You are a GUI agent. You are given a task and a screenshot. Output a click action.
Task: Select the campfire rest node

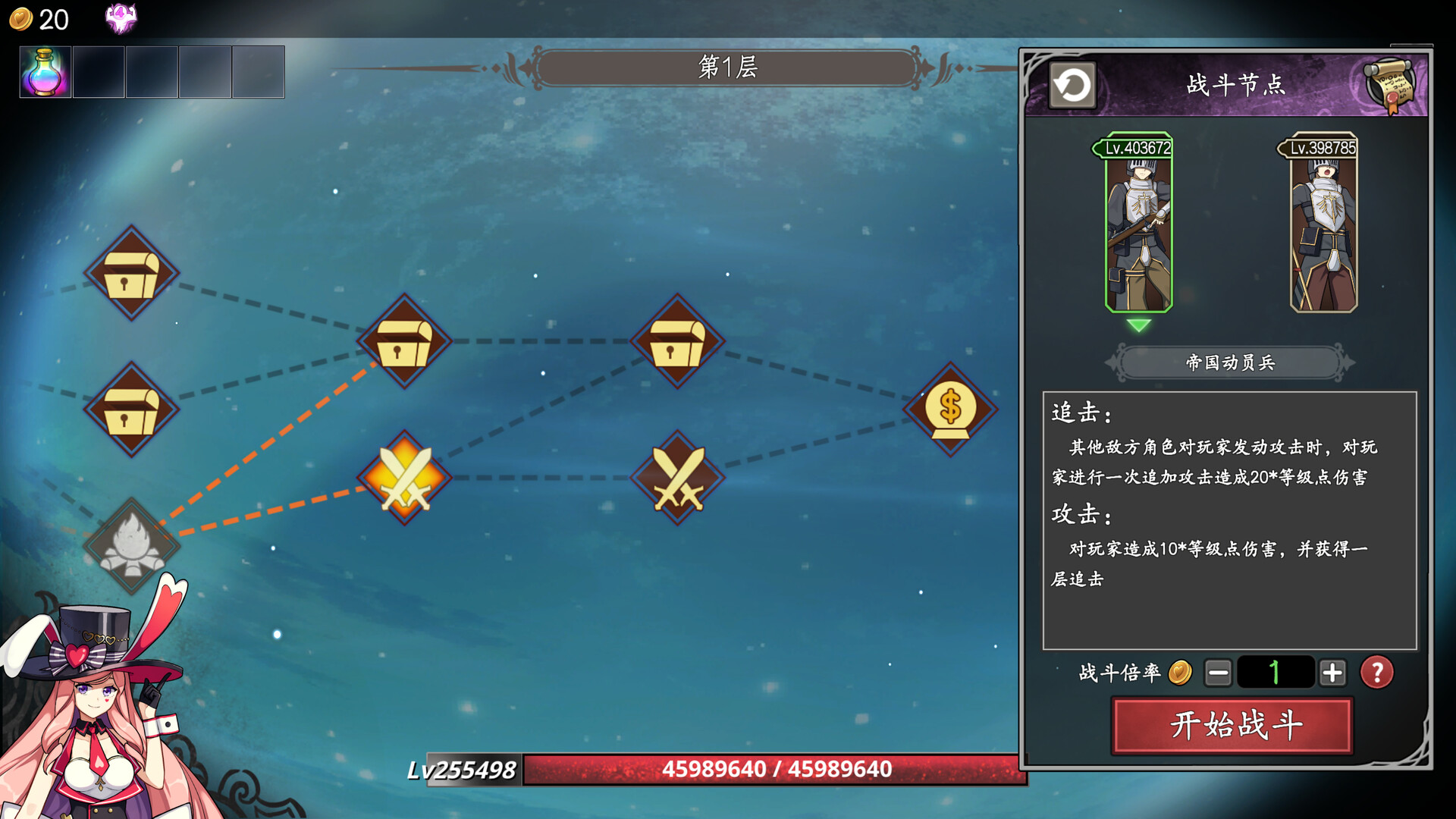click(130, 546)
